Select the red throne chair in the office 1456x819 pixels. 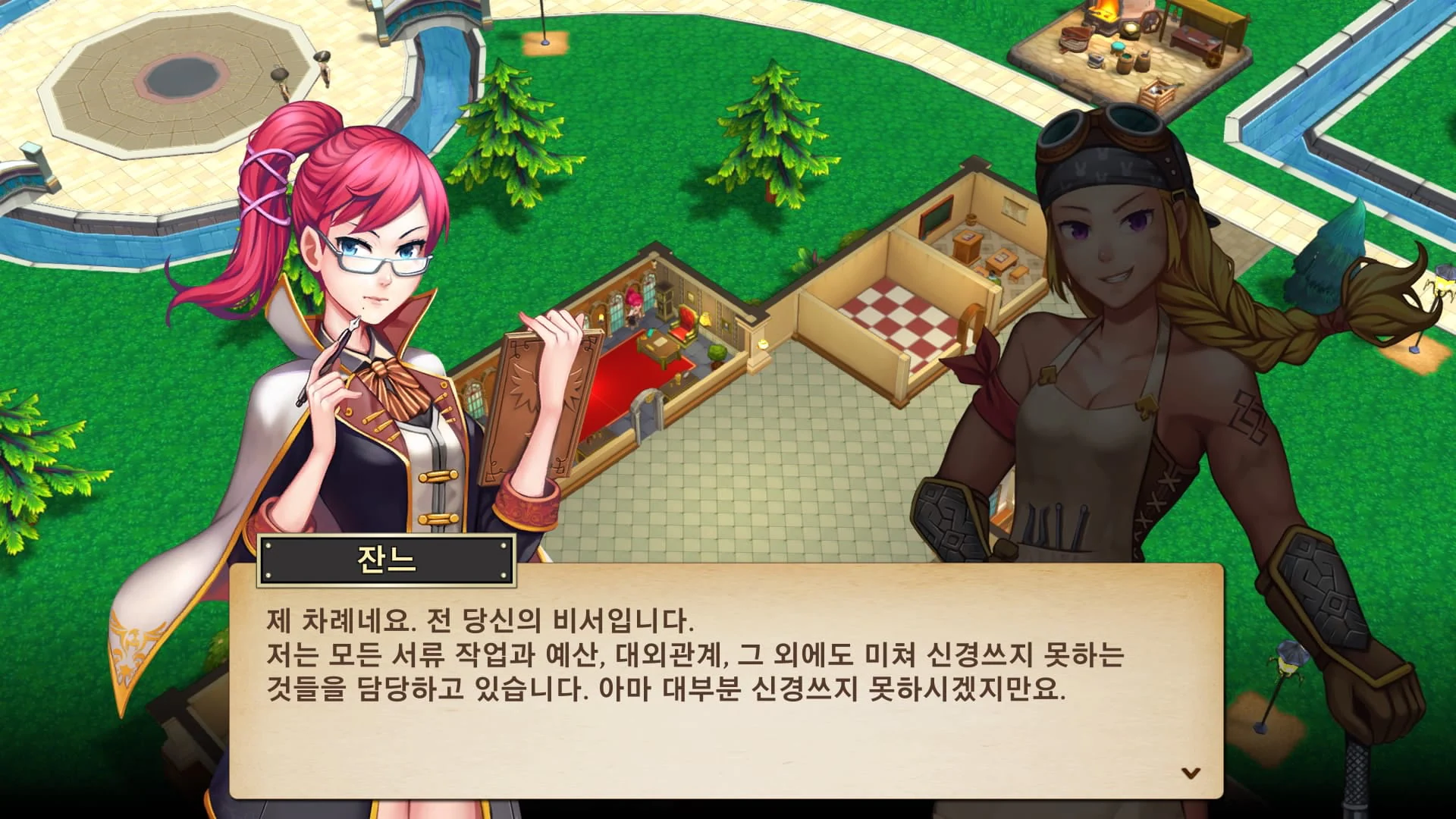click(682, 326)
